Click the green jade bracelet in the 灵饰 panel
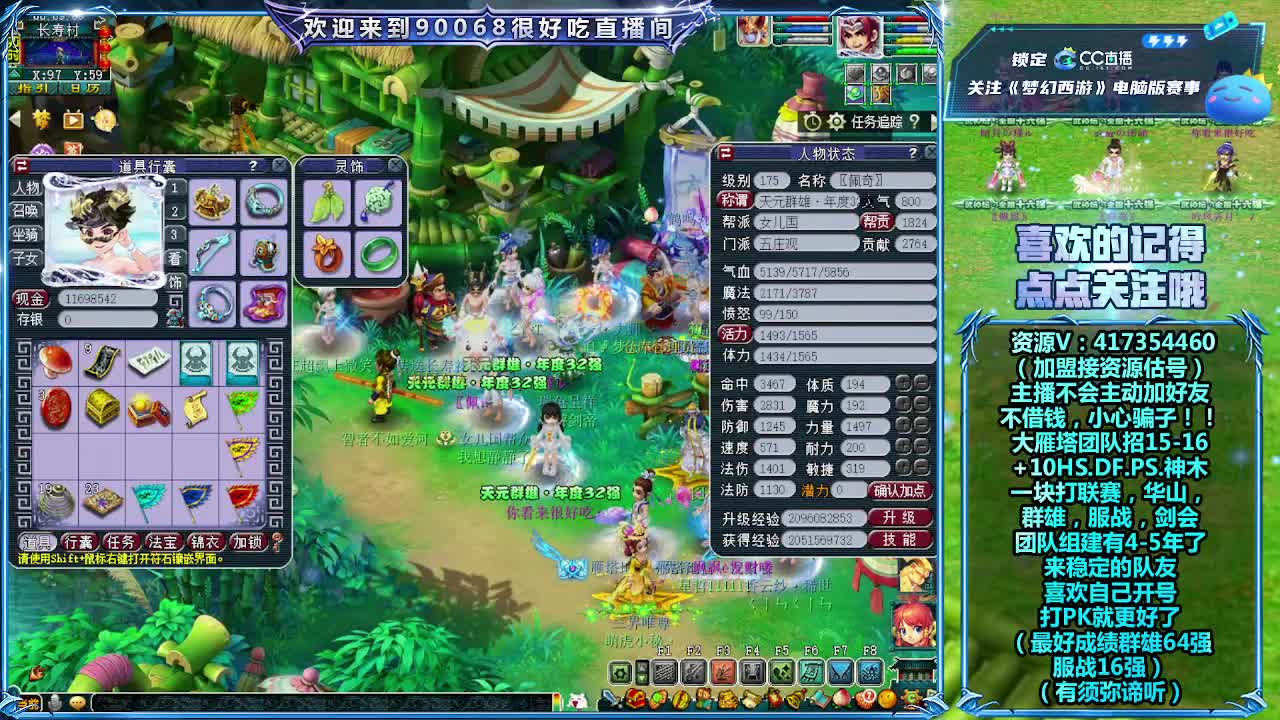 [x=379, y=255]
